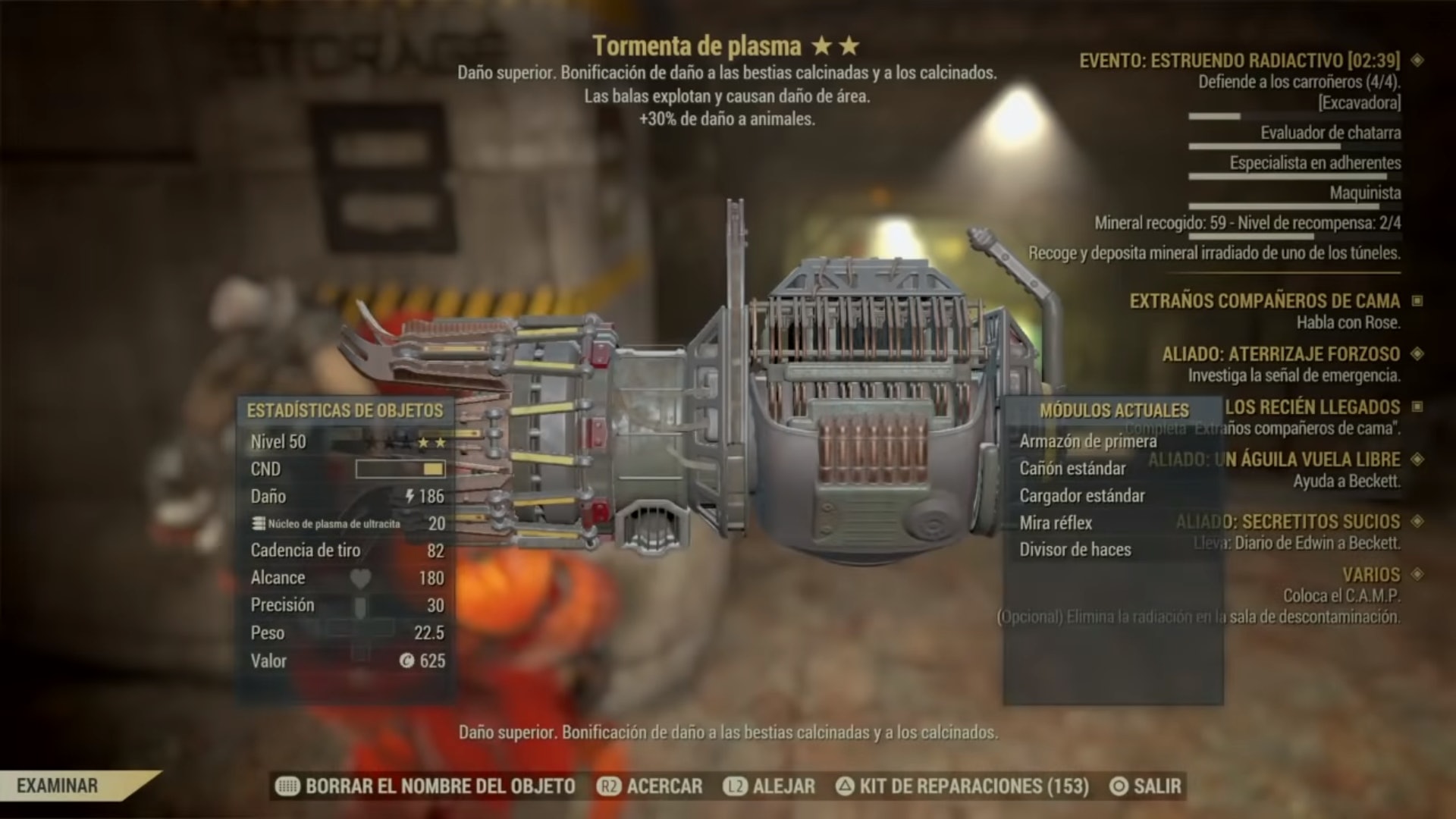This screenshot has height=819, width=1456.
Task: Select the Cargador estándar module row
Action: (1081, 496)
